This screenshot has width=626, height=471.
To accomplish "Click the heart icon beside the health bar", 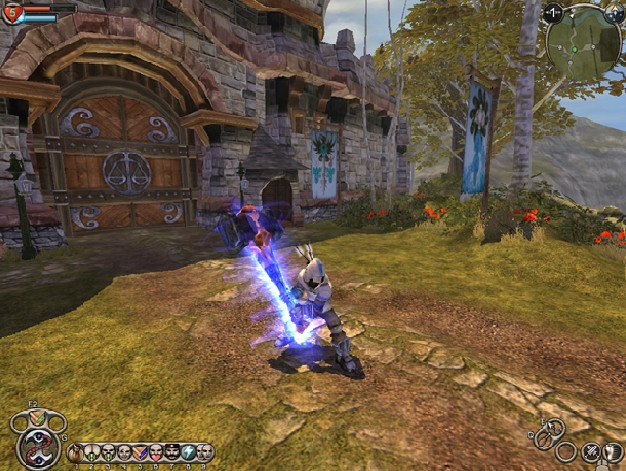I will coord(13,13).
